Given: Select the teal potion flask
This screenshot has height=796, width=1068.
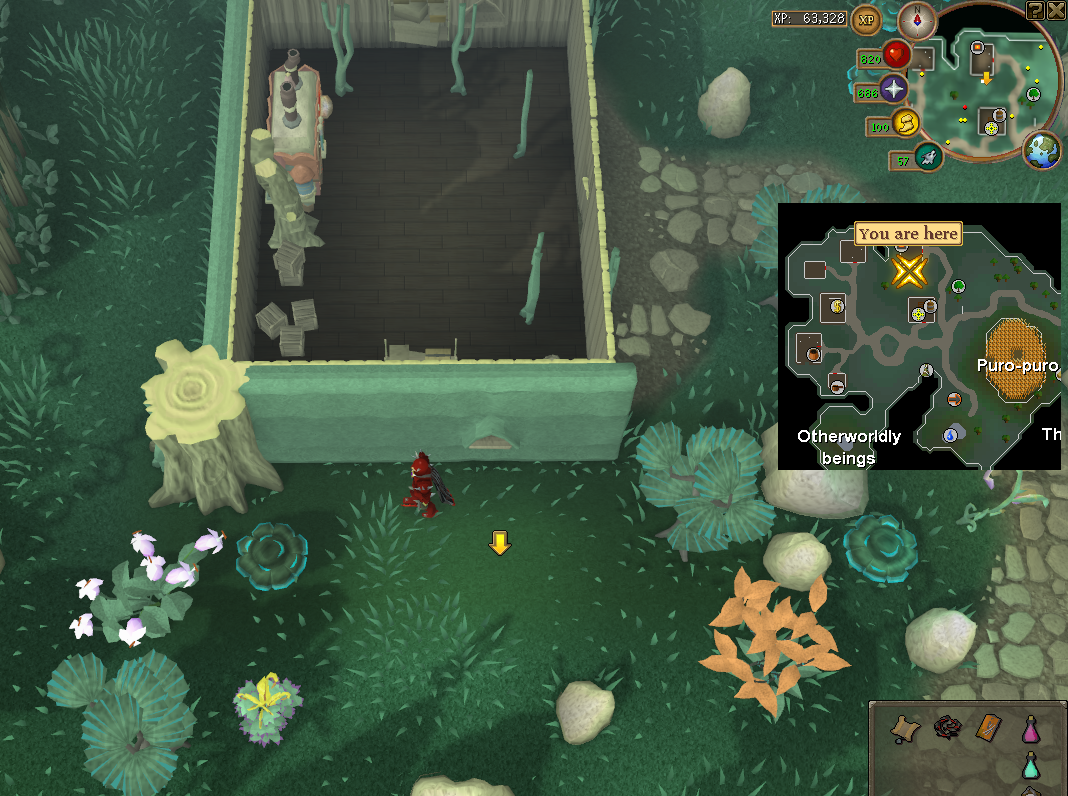Looking at the screenshot, I should point(1030,767).
